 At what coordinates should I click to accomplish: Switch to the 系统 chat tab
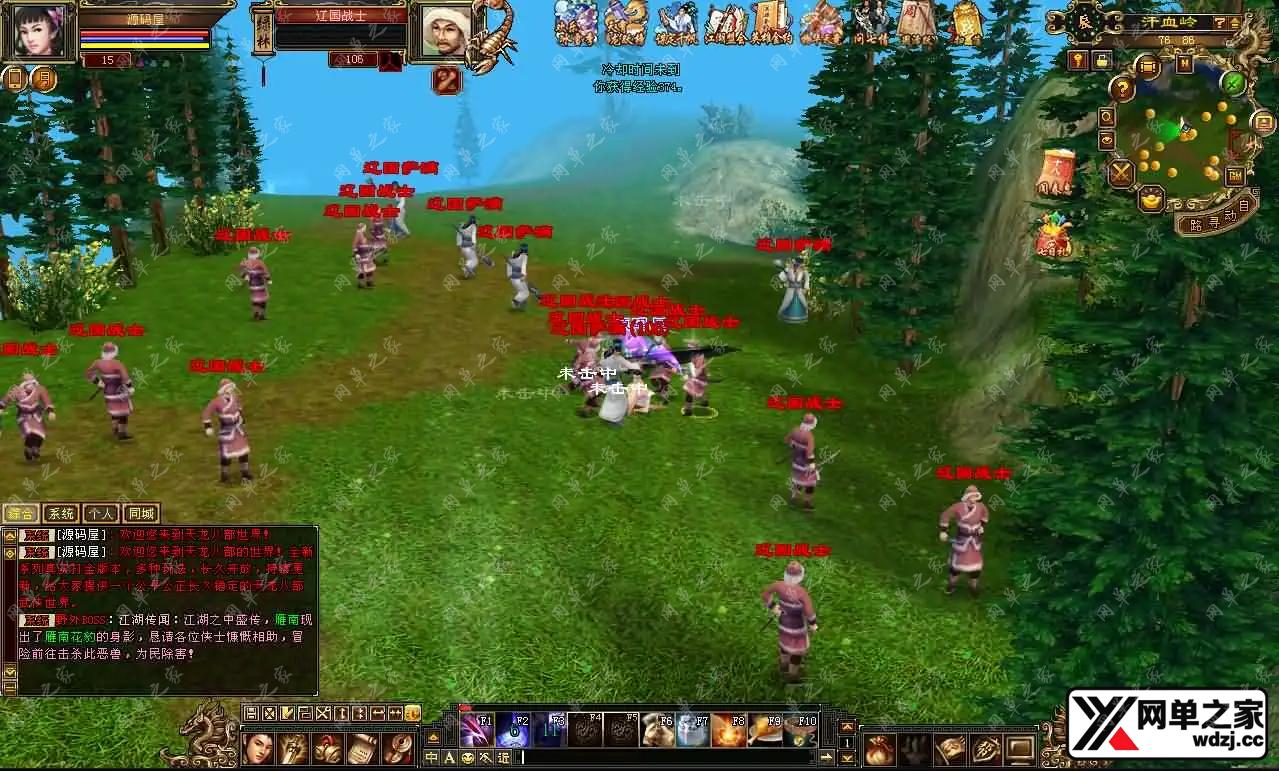tap(60, 514)
